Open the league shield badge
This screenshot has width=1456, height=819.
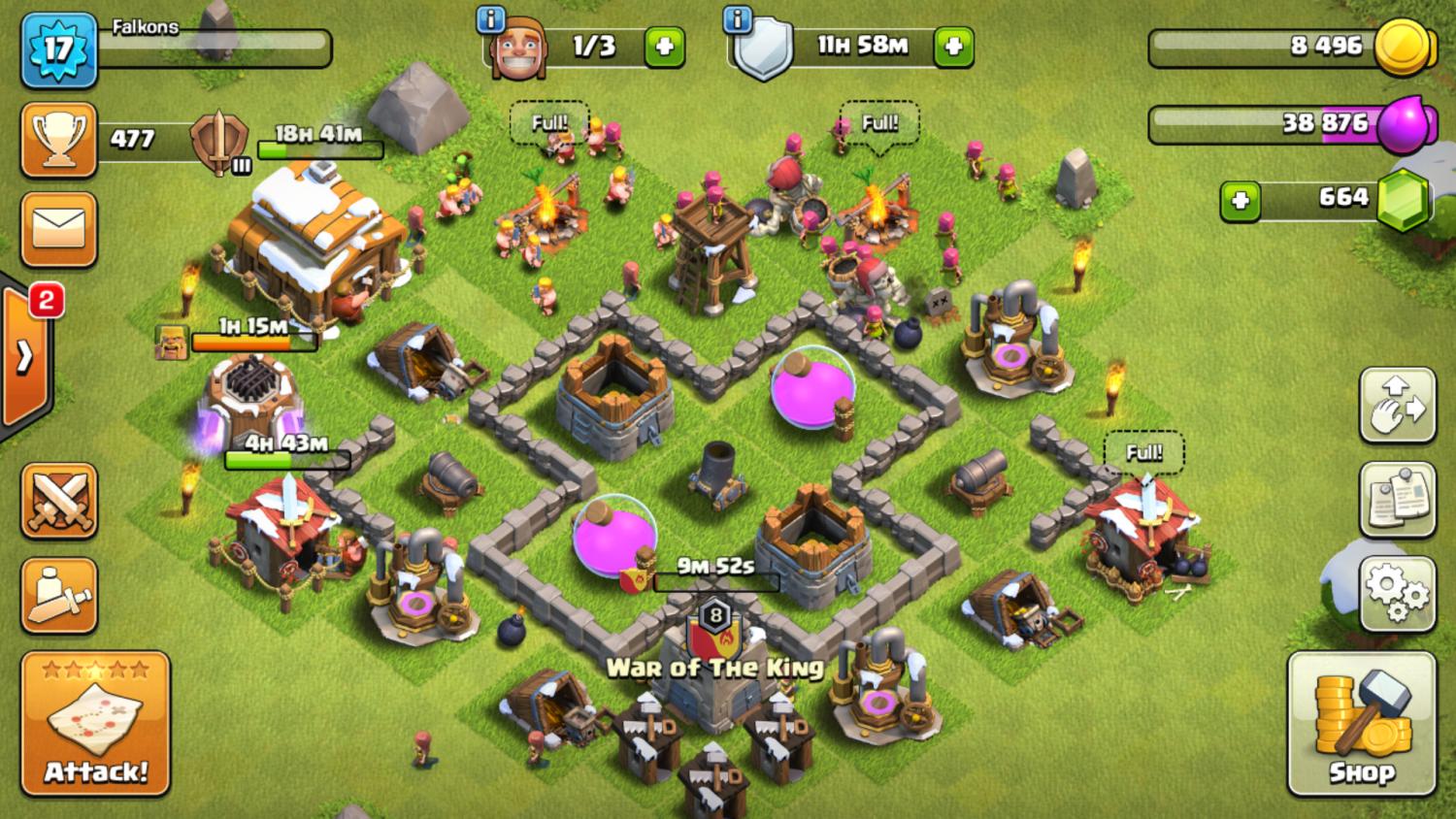pos(220,143)
